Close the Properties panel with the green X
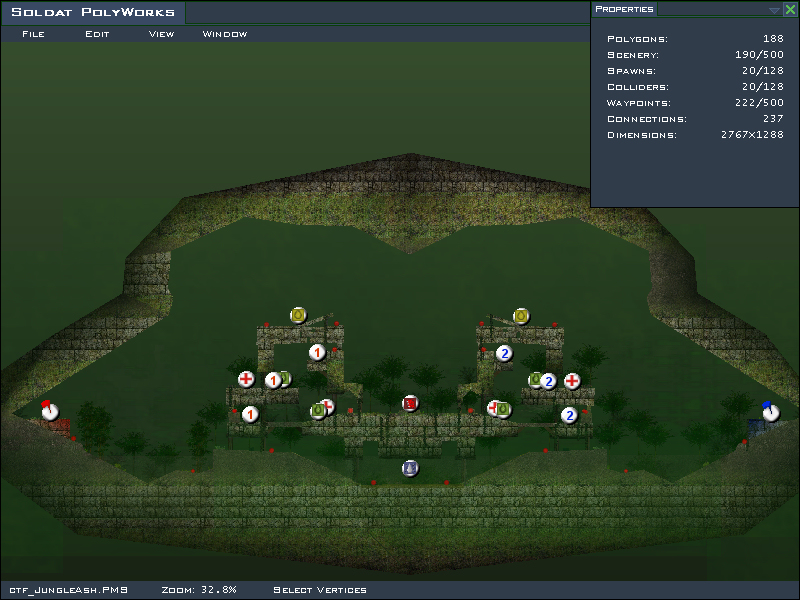This screenshot has height=600, width=800. [790, 9]
